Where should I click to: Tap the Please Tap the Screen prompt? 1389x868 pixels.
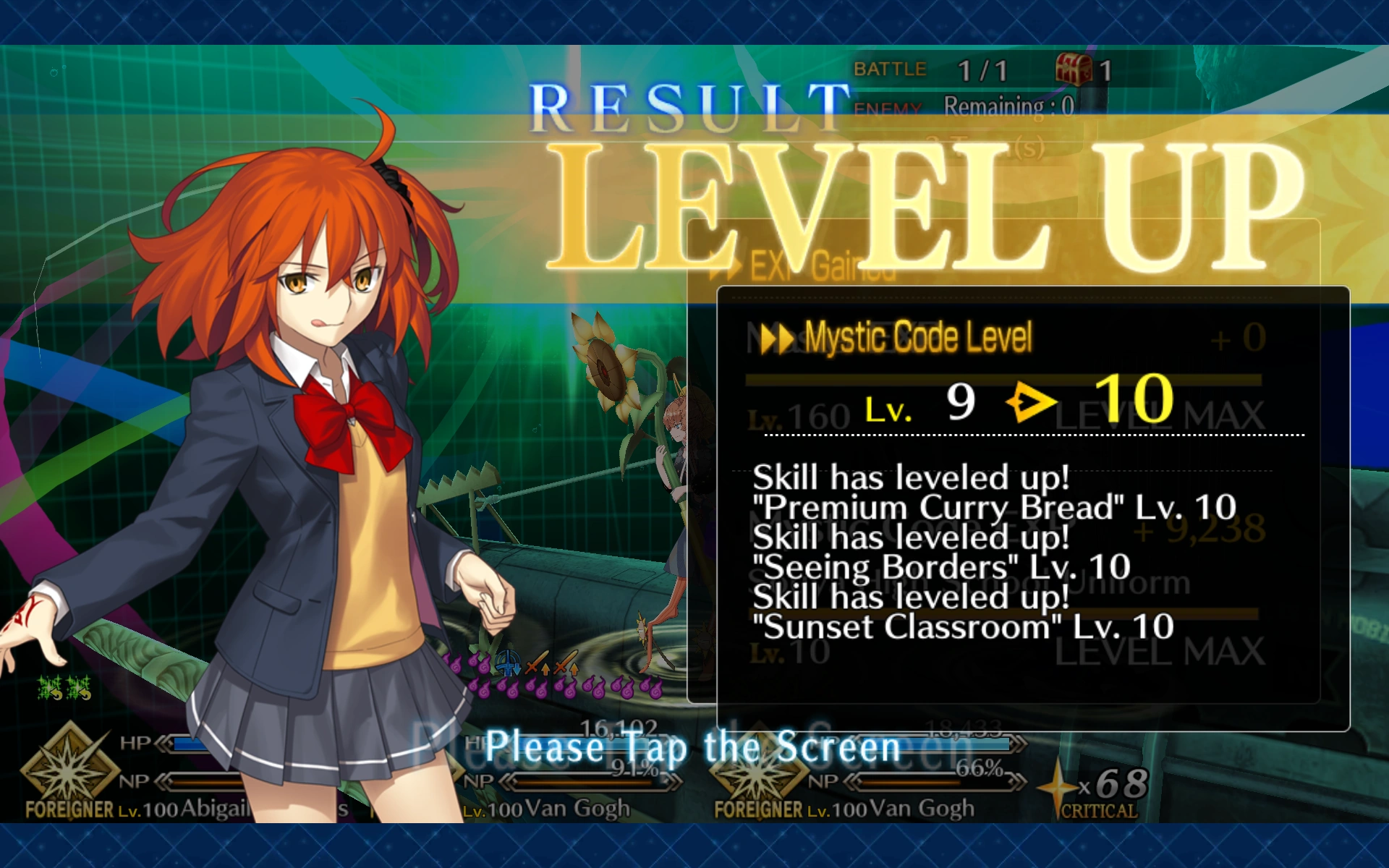[x=692, y=748]
